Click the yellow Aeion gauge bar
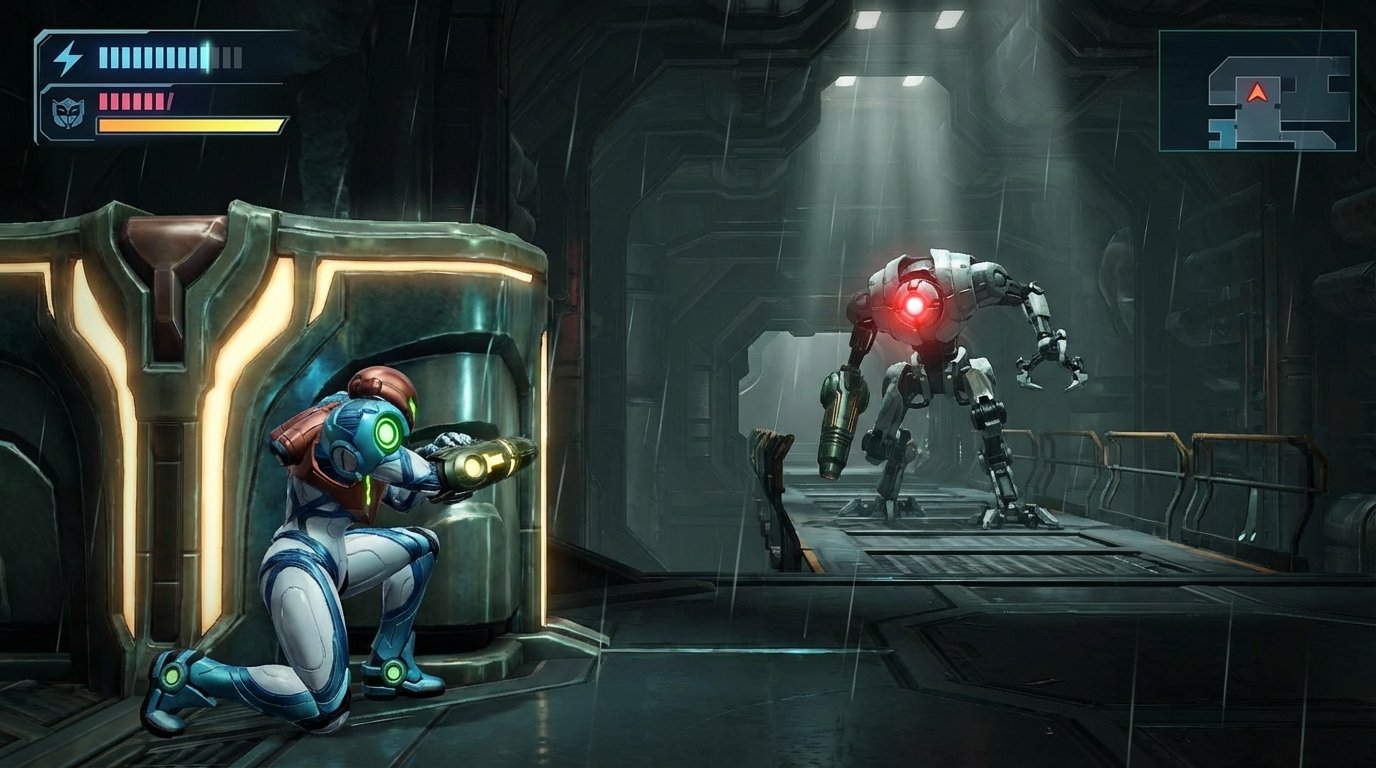The height and width of the screenshot is (768, 1376). (186, 125)
